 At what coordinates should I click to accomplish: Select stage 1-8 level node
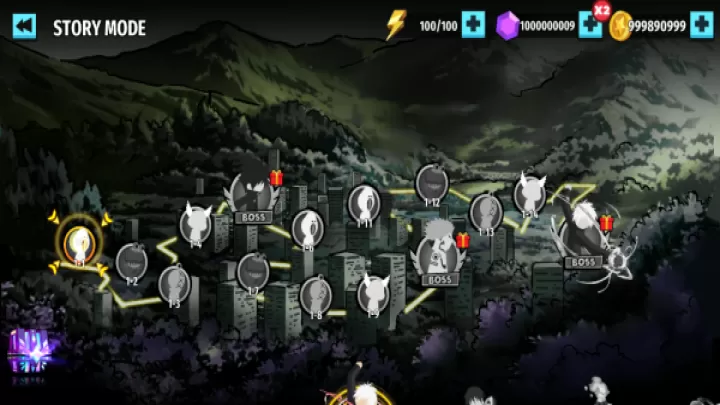pos(315,295)
